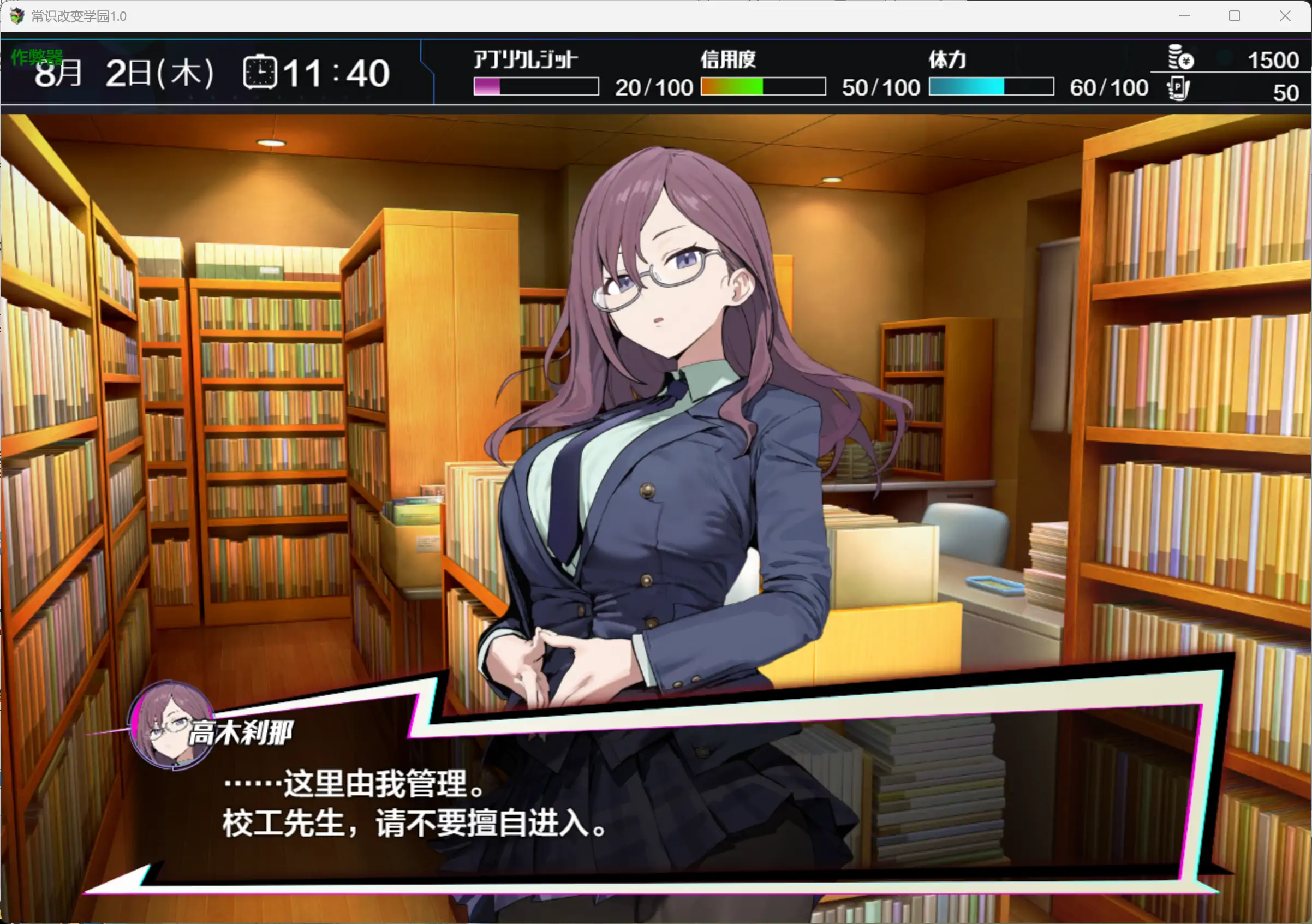Click the speaker name 高木刹那 label

pyautogui.click(x=242, y=732)
